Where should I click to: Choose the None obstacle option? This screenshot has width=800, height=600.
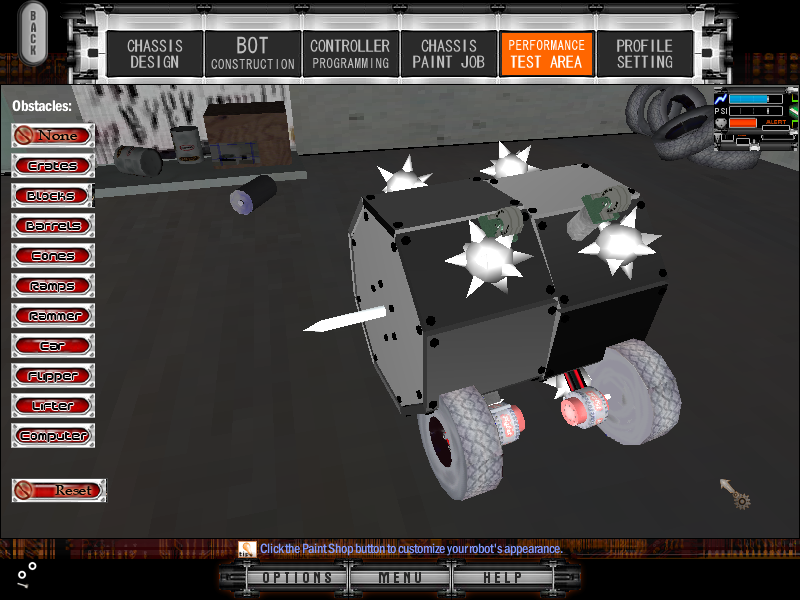point(53,136)
